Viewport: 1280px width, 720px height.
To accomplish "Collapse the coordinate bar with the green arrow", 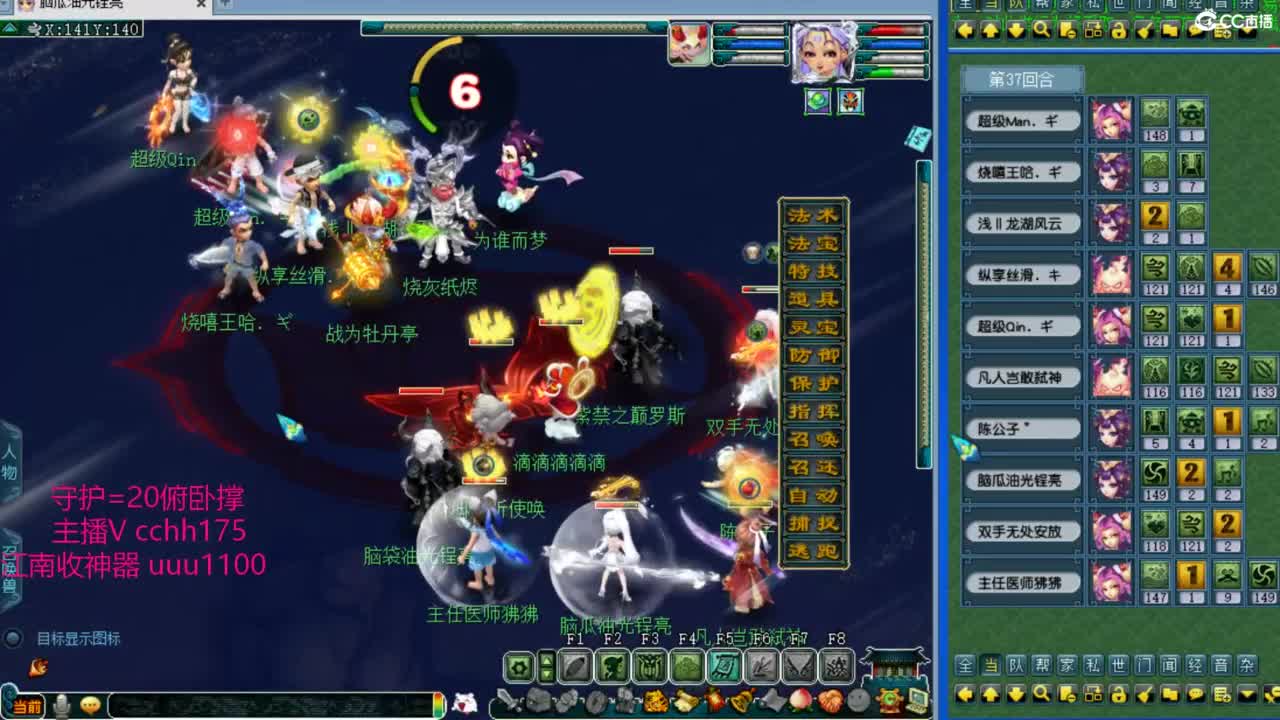I will coord(12,28).
